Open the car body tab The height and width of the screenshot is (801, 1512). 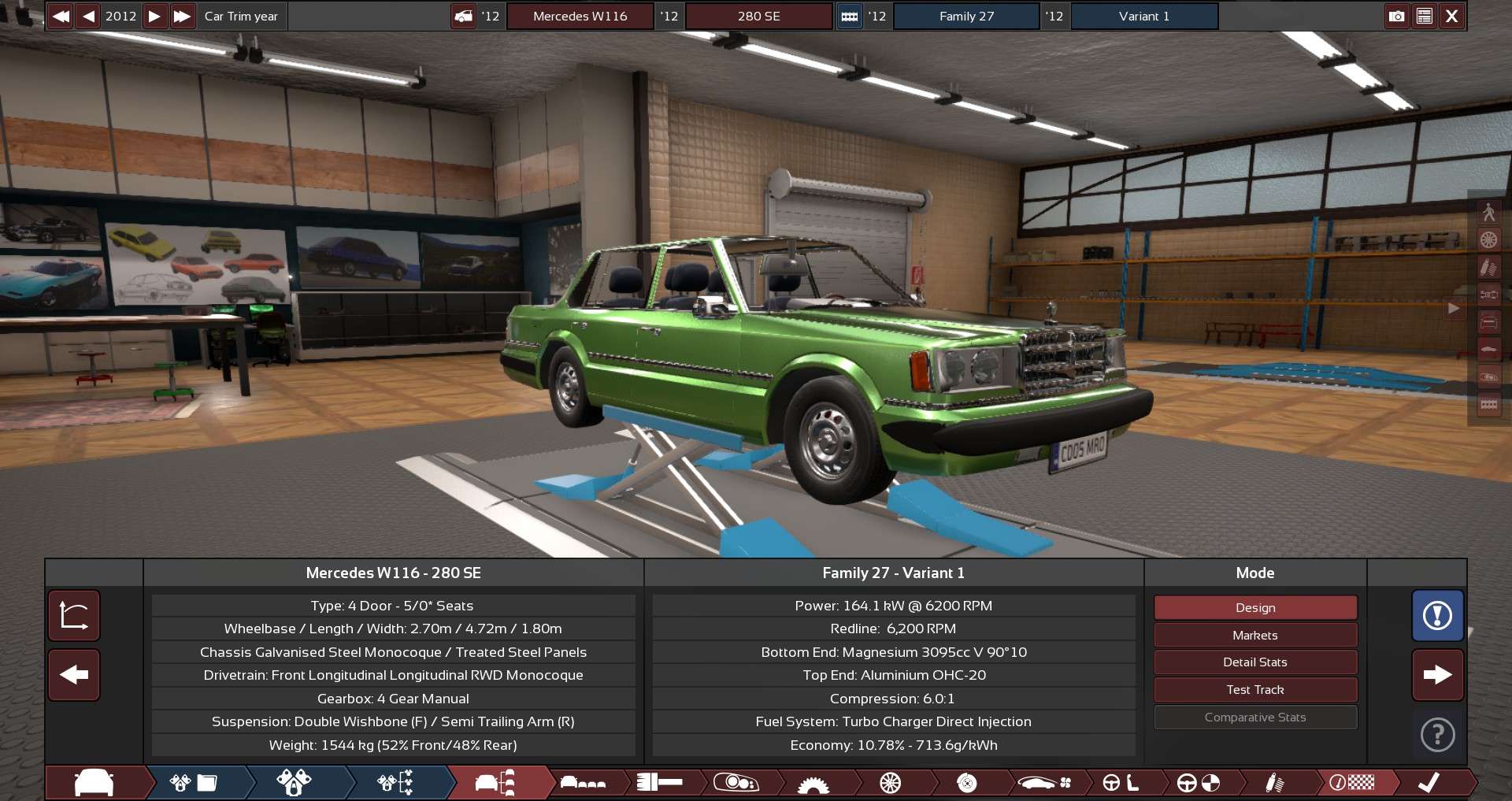click(94, 783)
